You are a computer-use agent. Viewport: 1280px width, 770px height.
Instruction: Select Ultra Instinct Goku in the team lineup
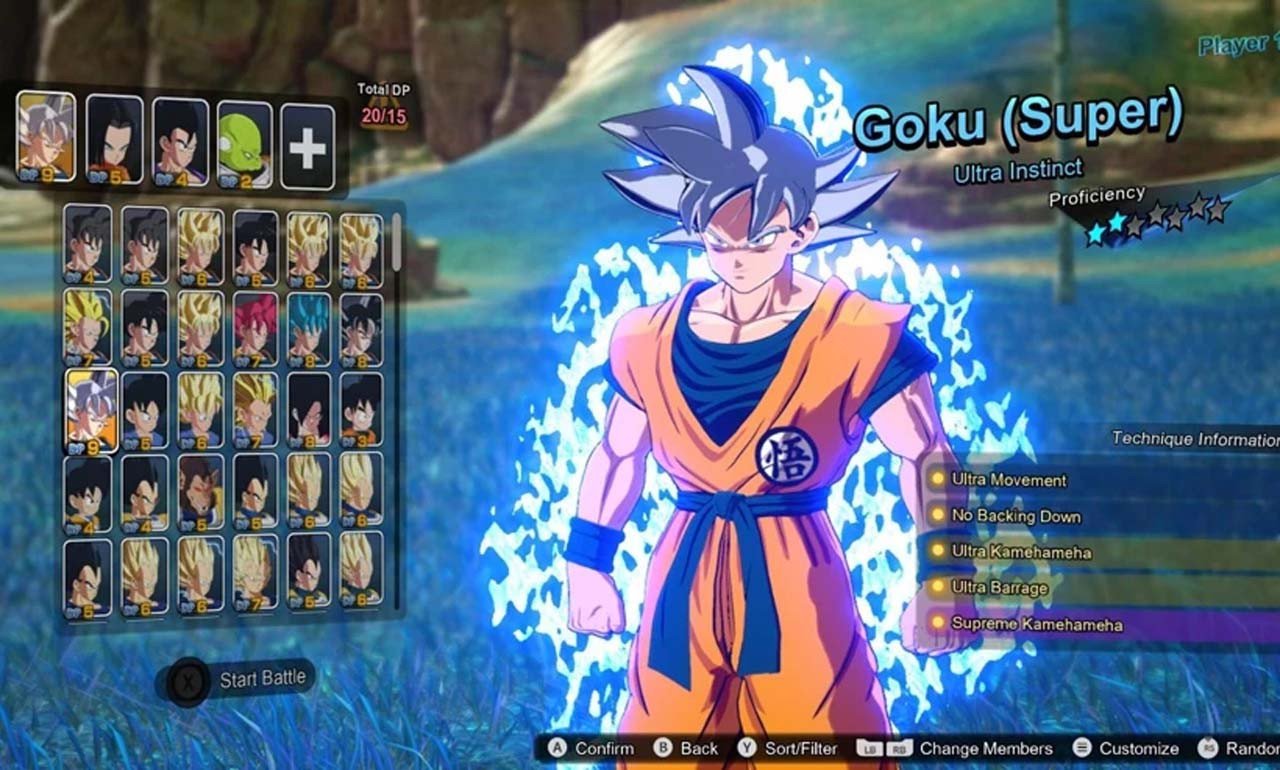click(x=46, y=137)
